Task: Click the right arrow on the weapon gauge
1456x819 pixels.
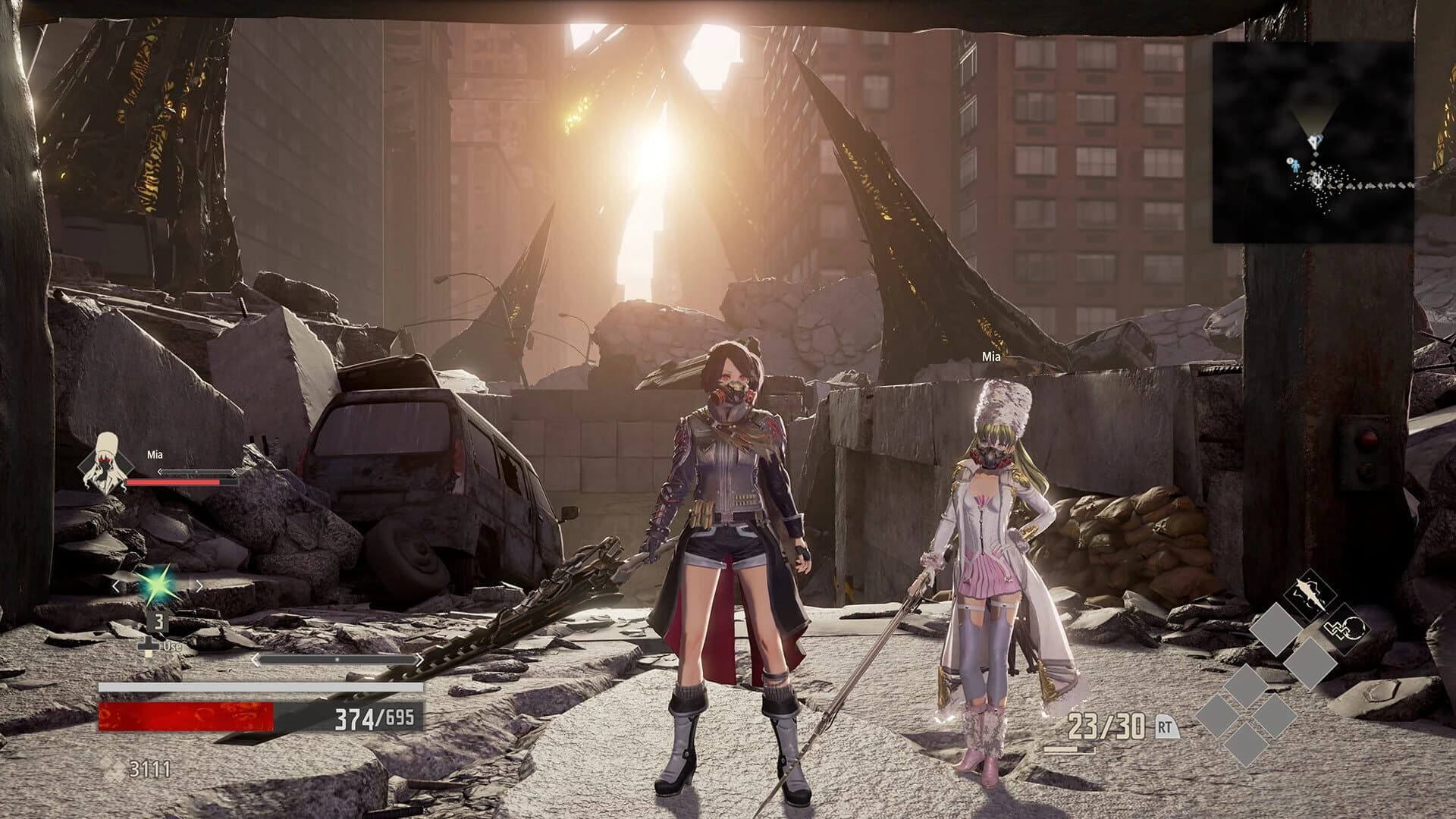Action: 419,659
